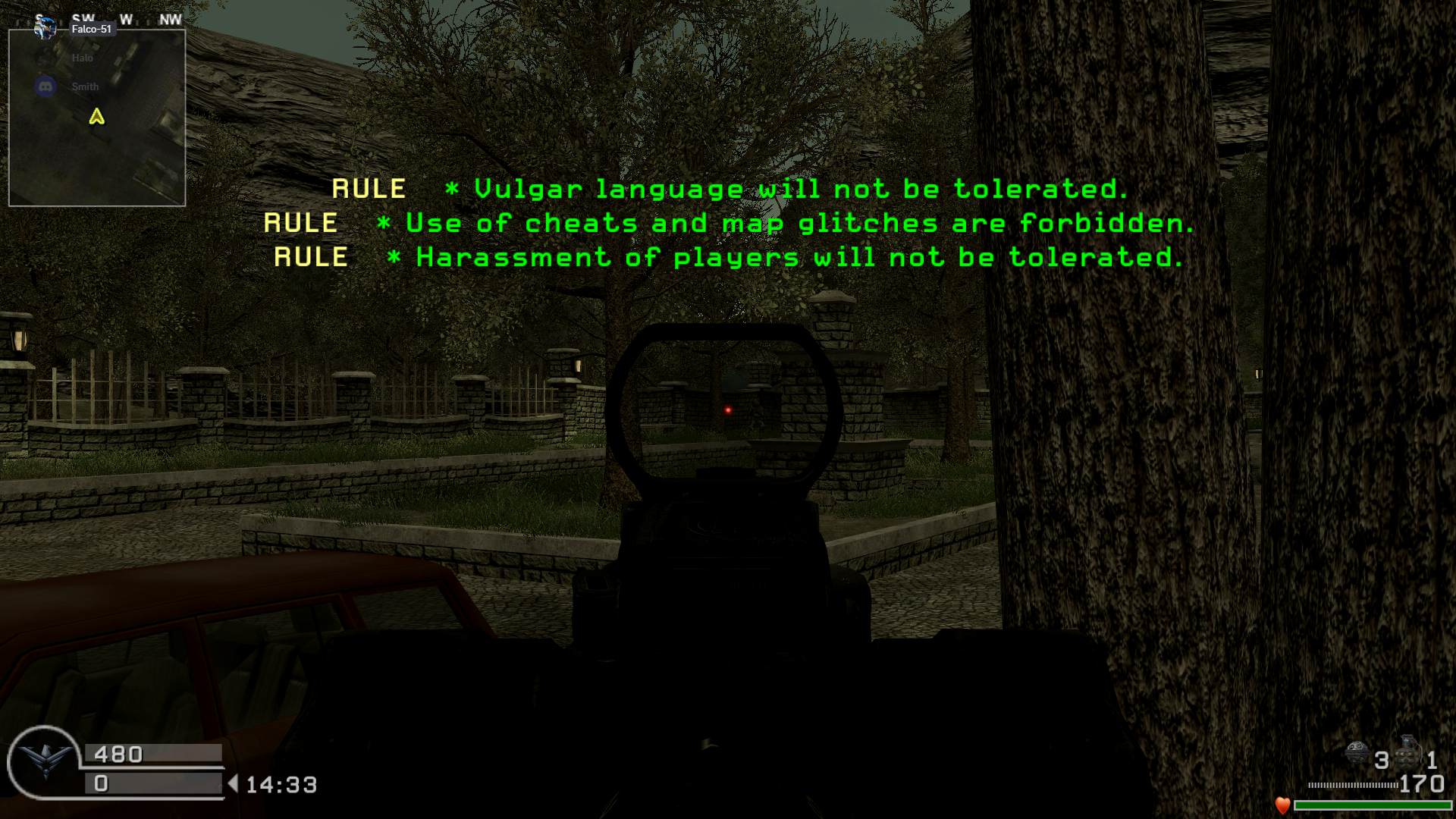This screenshot has height=819, width=1456.
Task: Click the minimap in the corner
Action: pos(97,118)
